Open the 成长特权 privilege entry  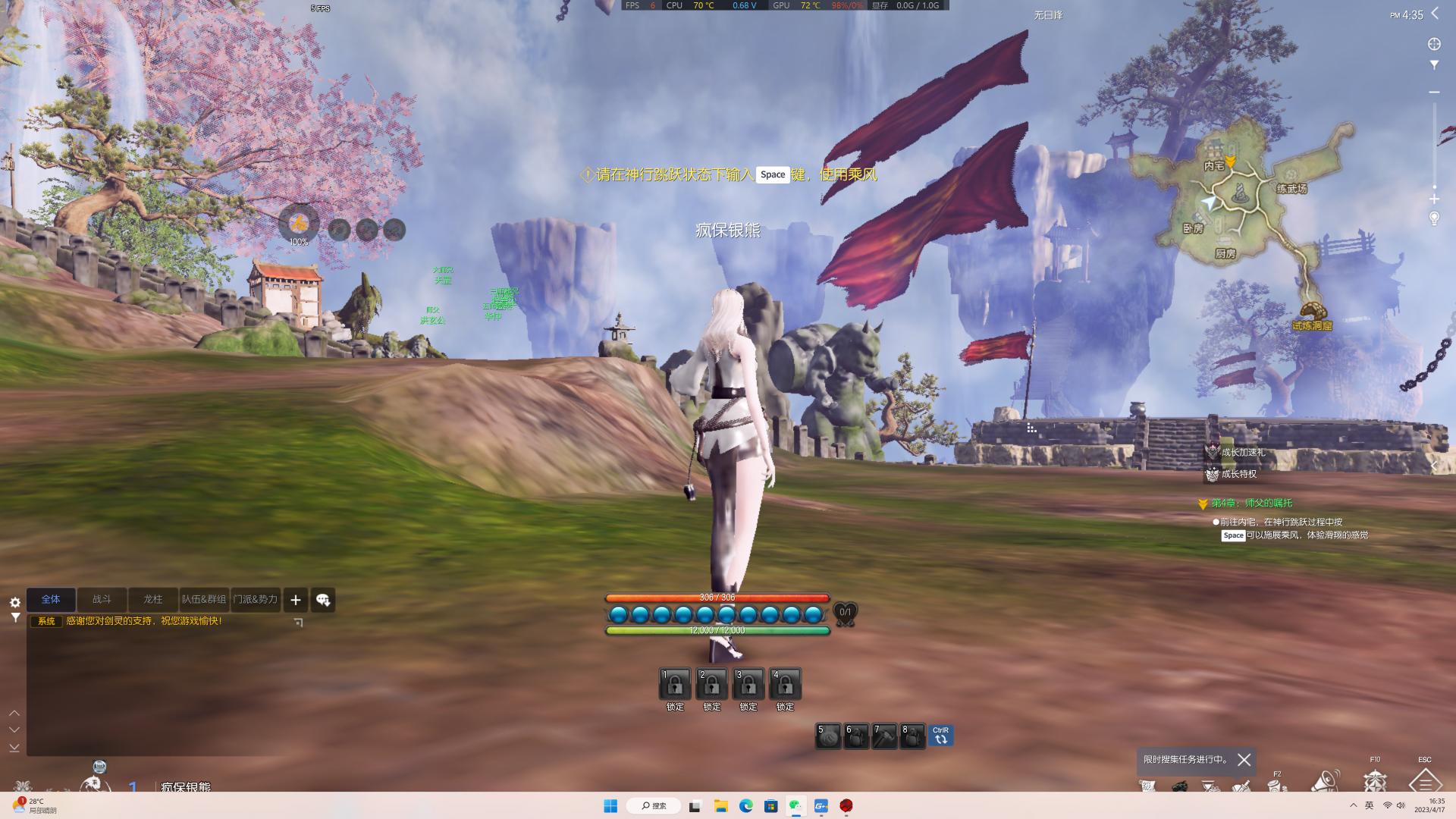[x=1238, y=474]
